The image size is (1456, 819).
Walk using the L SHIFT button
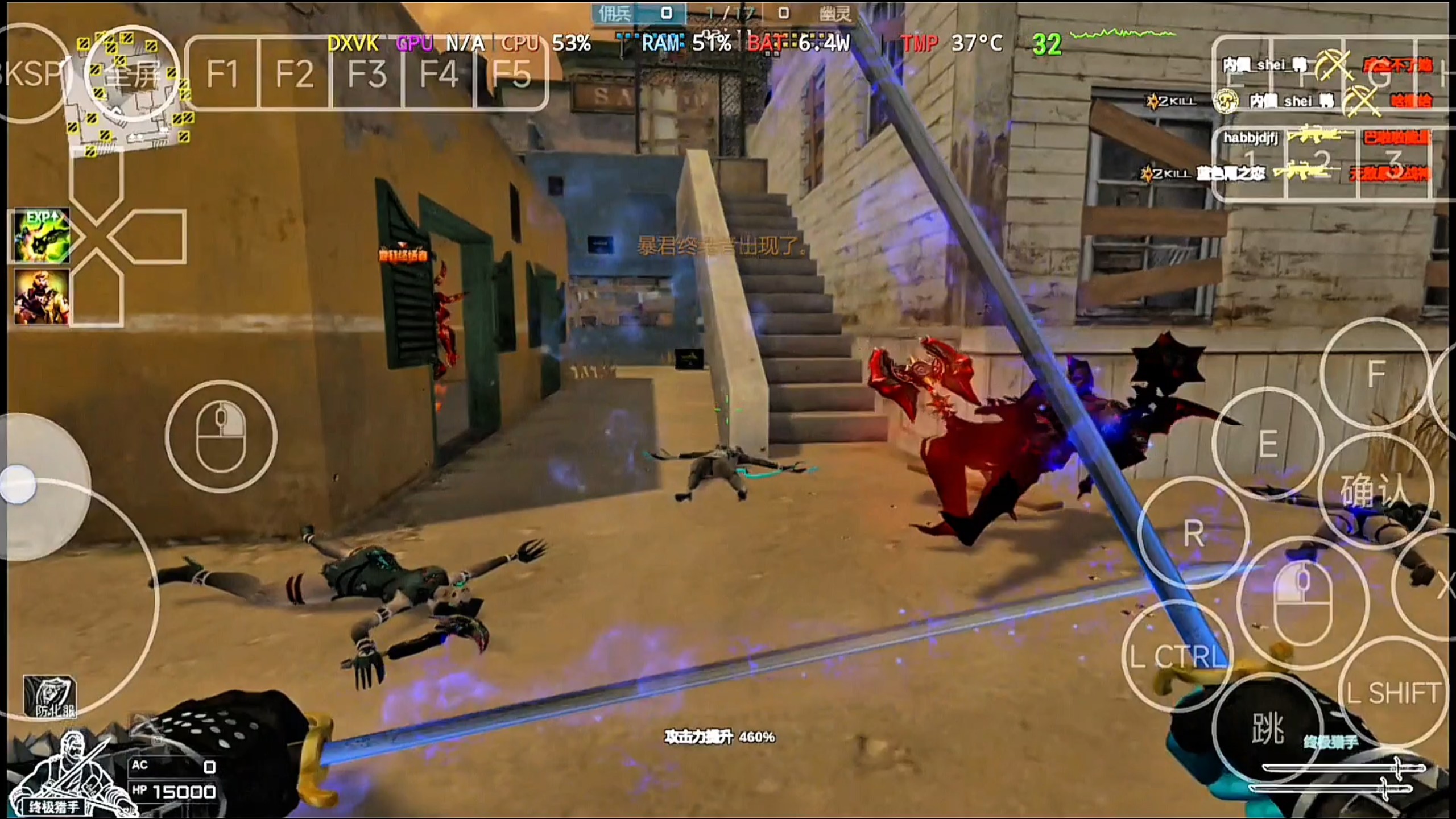pyautogui.click(x=1393, y=693)
